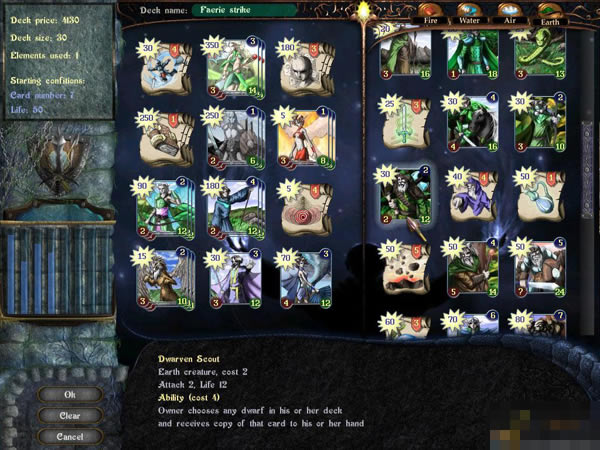This screenshot has height=450, width=600.
Task: Confirm the deck with the Ok button
Action: (69, 394)
